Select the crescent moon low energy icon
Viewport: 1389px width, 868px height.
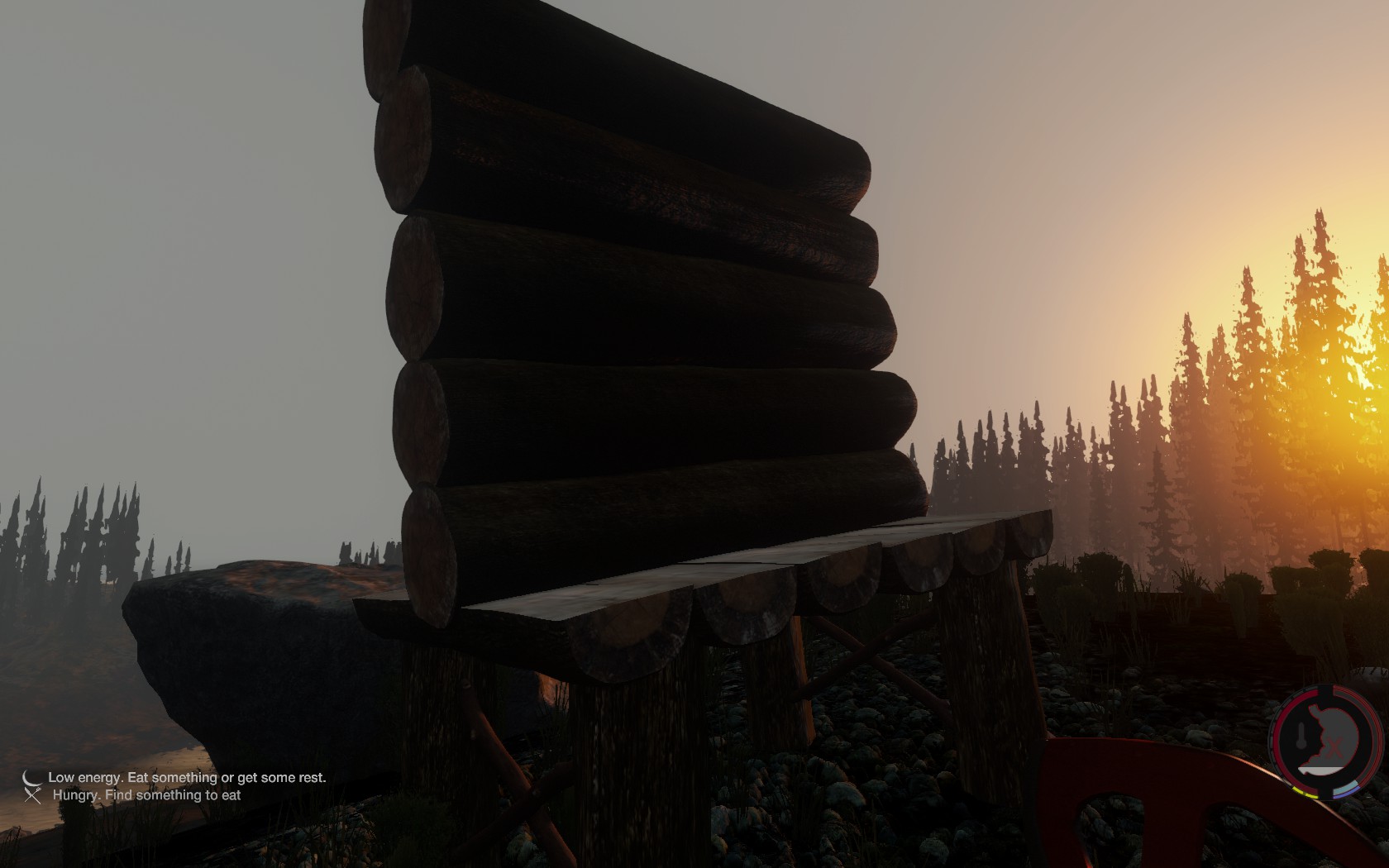click(x=31, y=778)
